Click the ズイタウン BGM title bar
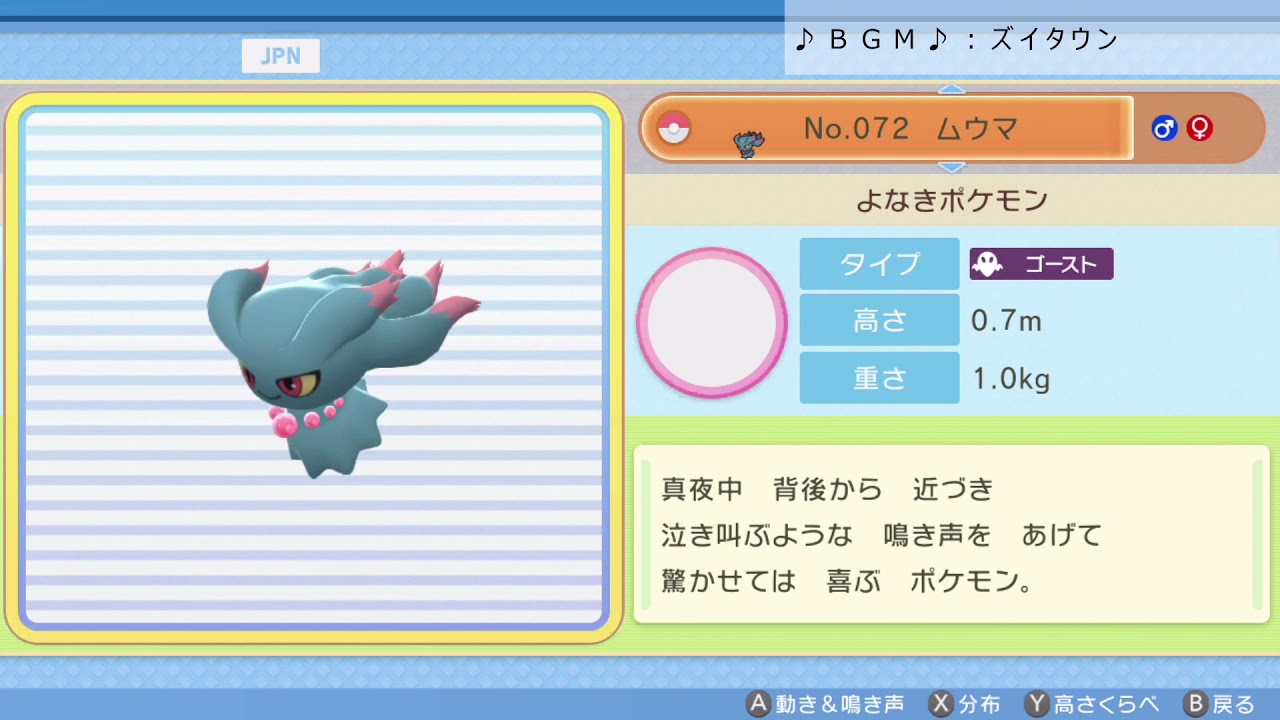Screen dimensions: 1280x720 1030,40
